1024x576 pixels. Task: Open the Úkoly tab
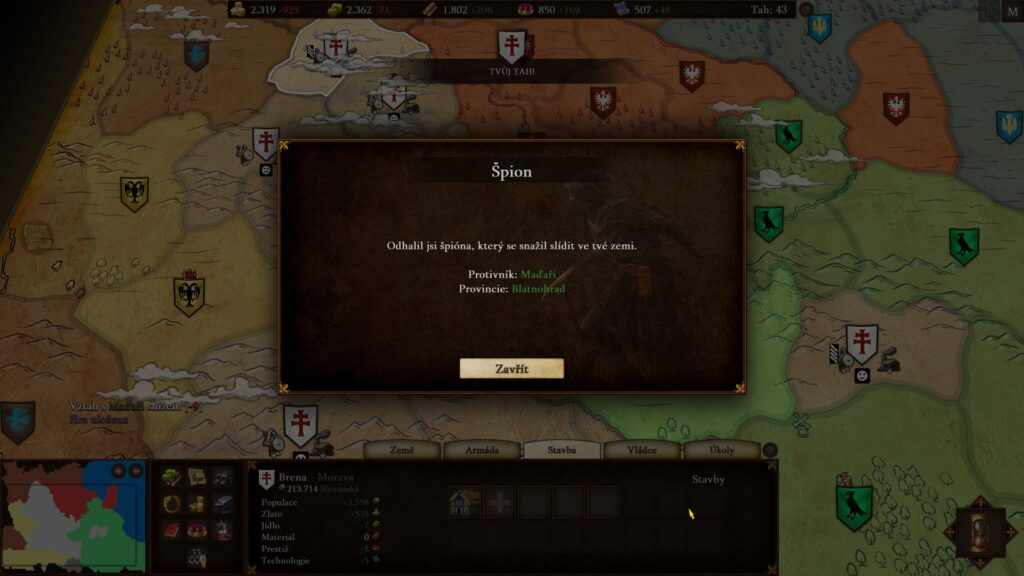(x=721, y=450)
